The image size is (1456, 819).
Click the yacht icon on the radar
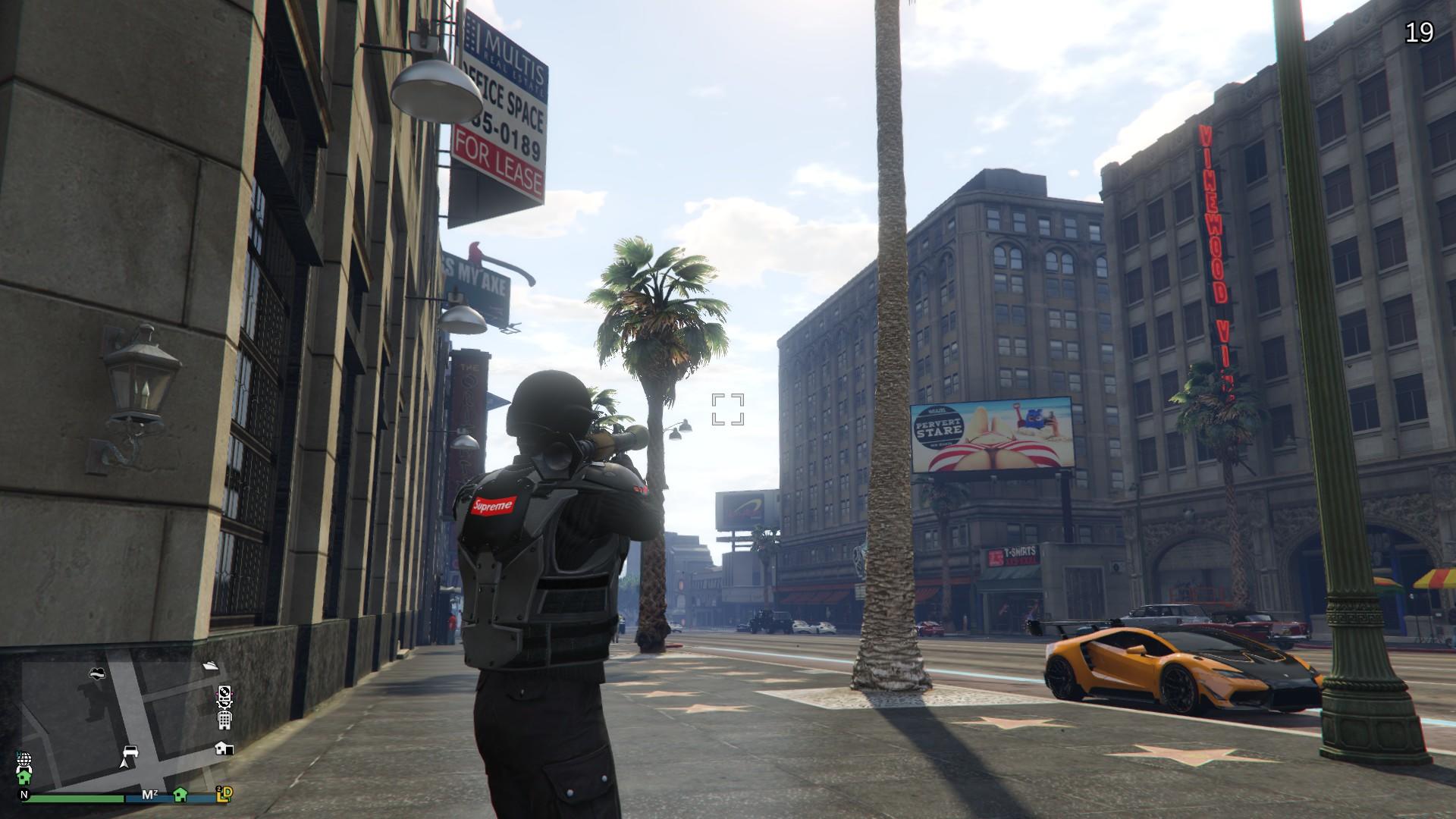(211, 665)
